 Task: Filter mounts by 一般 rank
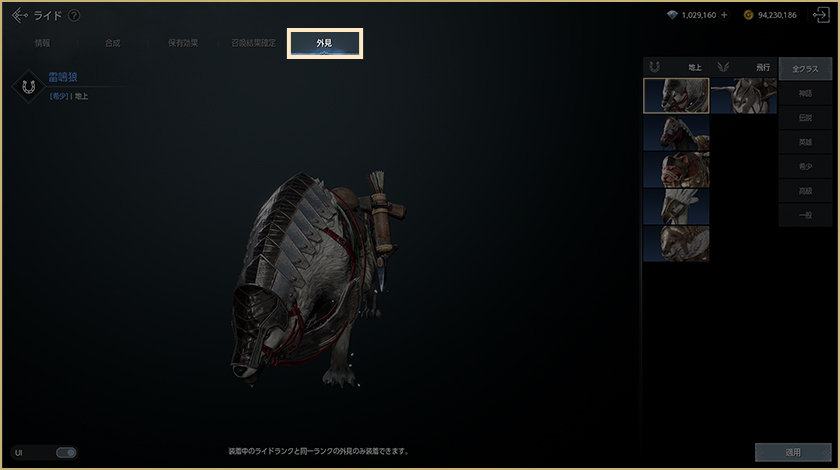pyautogui.click(x=805, y=216)
